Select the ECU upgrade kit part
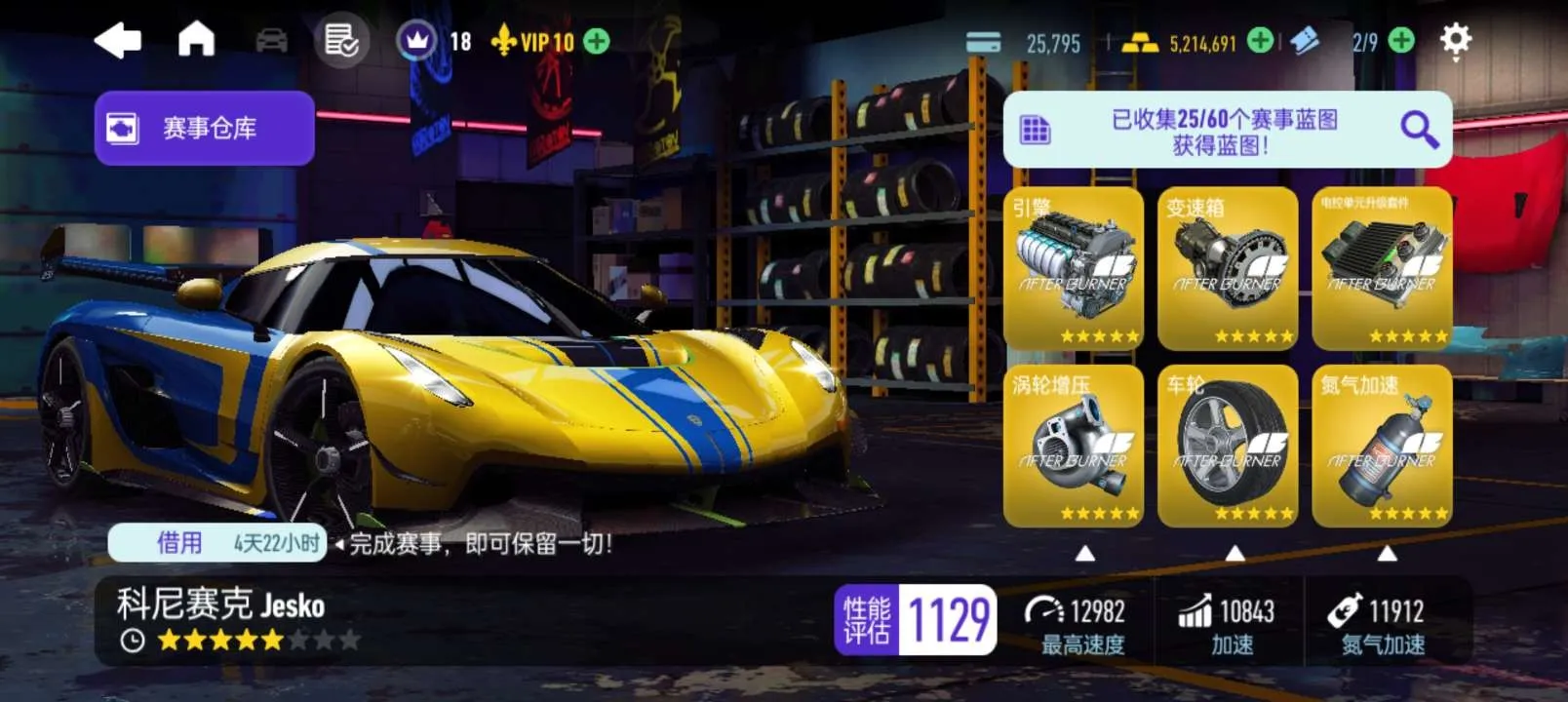The image size is (1568, 702). click(1382, 269)
